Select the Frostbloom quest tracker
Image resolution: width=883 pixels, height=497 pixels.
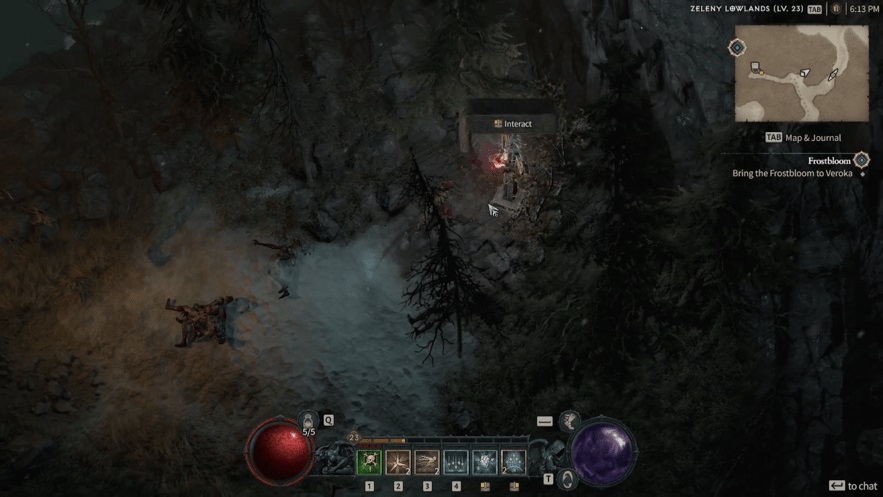(829, 160)
